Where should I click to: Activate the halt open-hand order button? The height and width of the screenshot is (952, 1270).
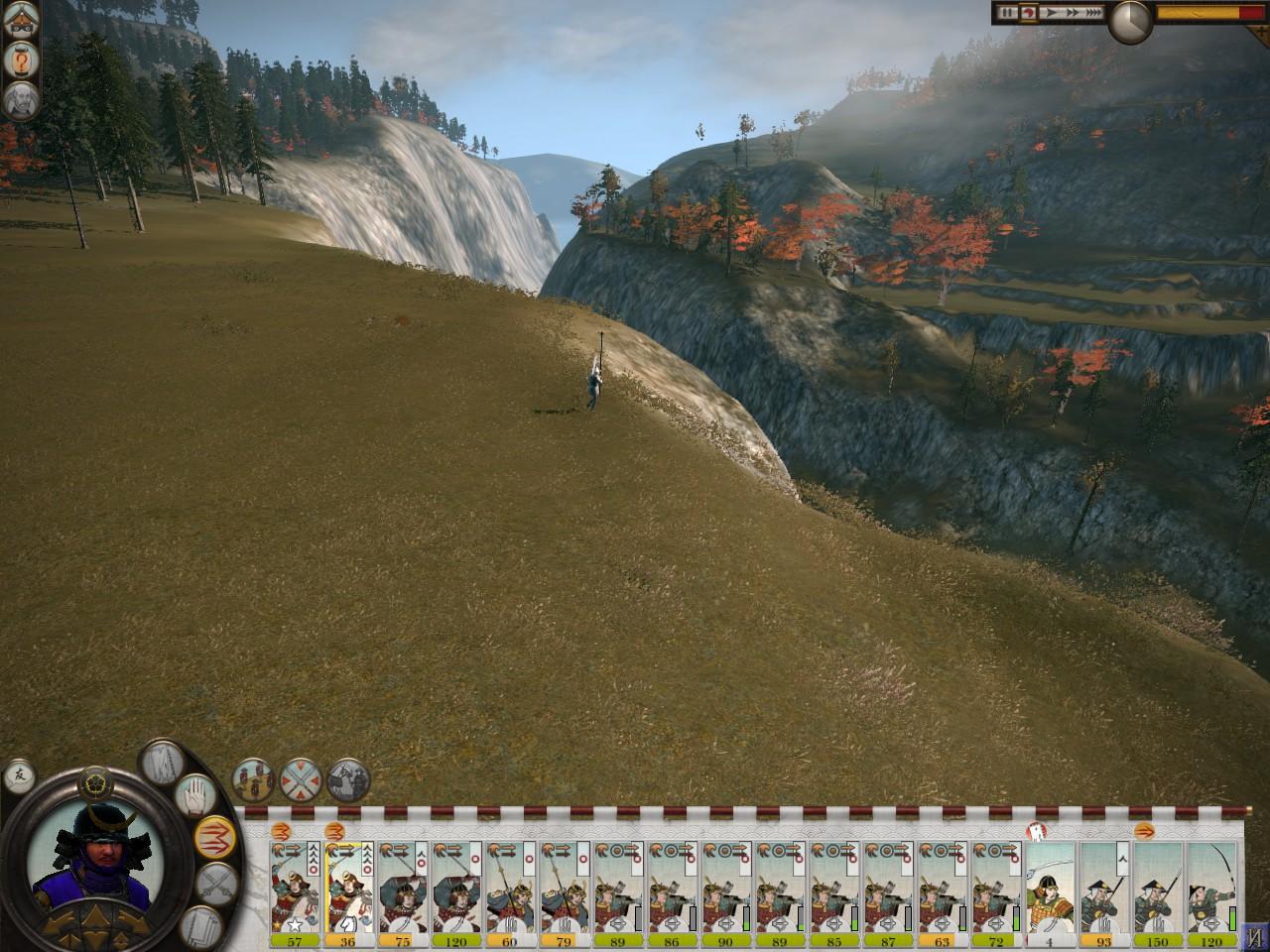[196, 794]
